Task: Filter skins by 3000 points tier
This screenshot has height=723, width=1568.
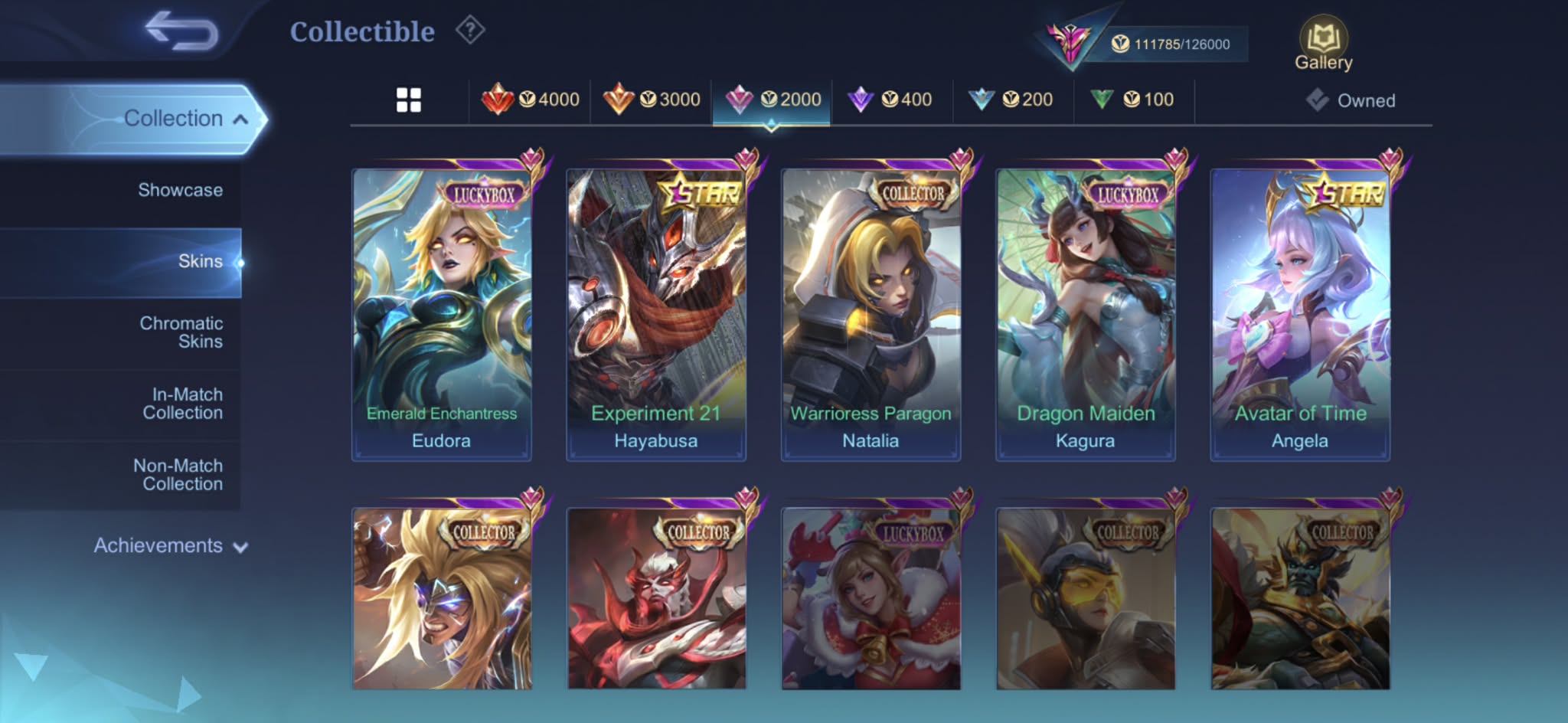Action: pyautogui.click(x=652, y=100)
